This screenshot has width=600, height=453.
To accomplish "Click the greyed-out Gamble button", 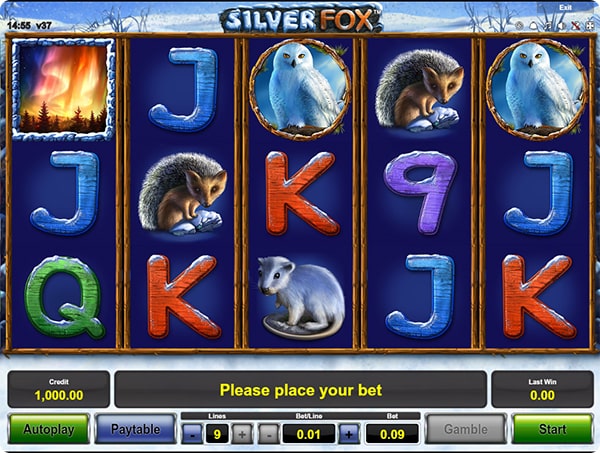I will [466, 429].
